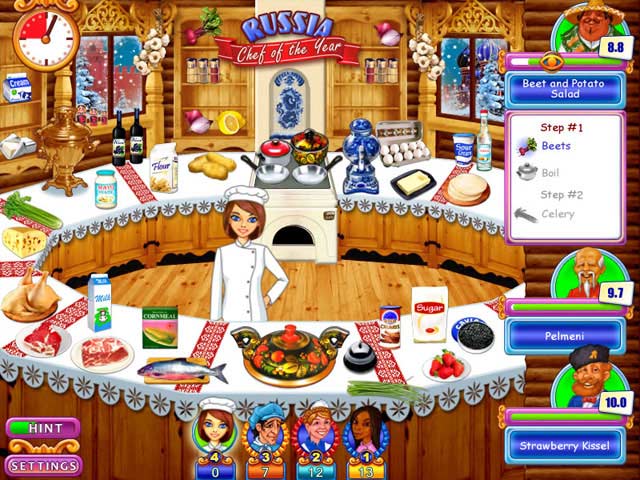Pick the milk carton ingredient
Image resolution: width=640 pixels, height=480 pixels.
coord(99,303)
